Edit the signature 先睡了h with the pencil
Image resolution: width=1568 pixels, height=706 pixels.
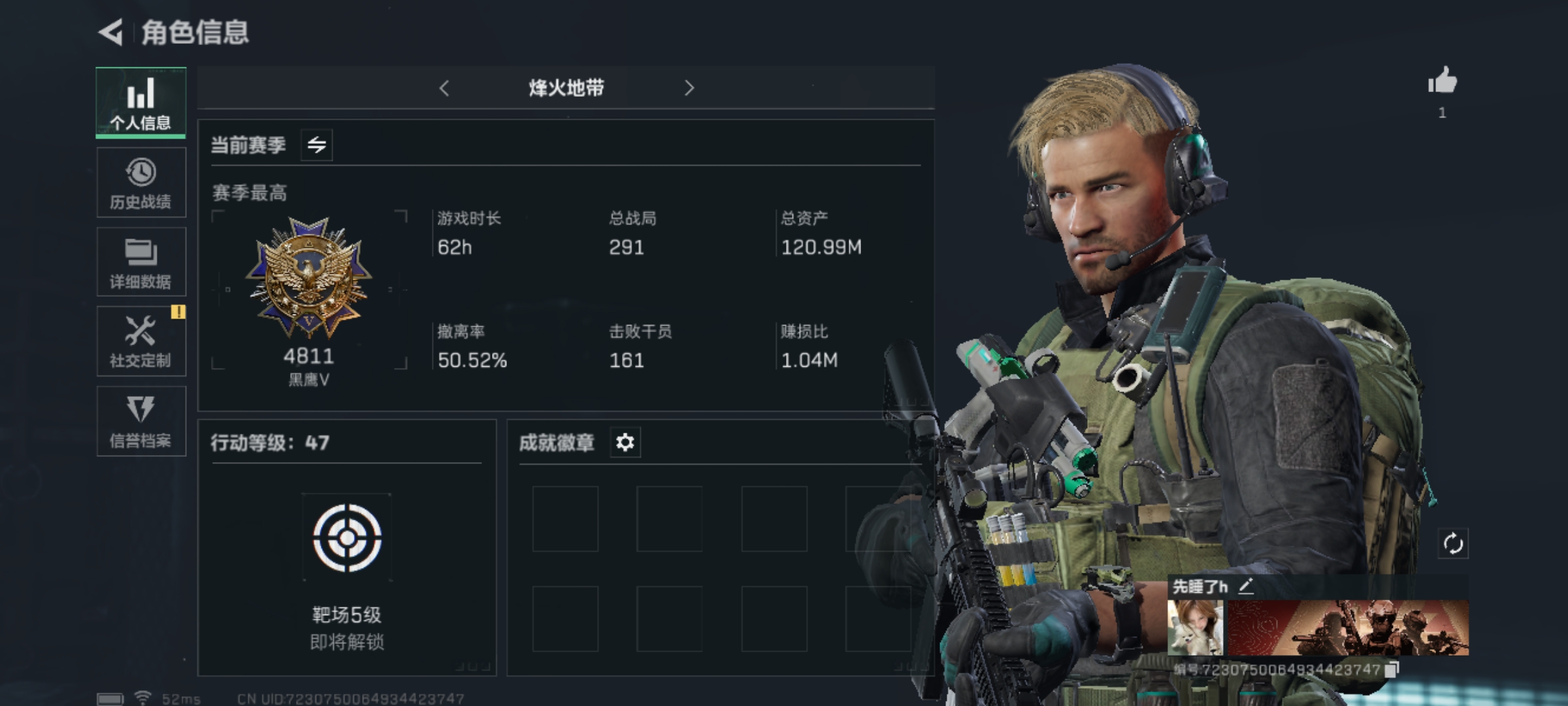pyautogui.click(x=1246, y=586)
